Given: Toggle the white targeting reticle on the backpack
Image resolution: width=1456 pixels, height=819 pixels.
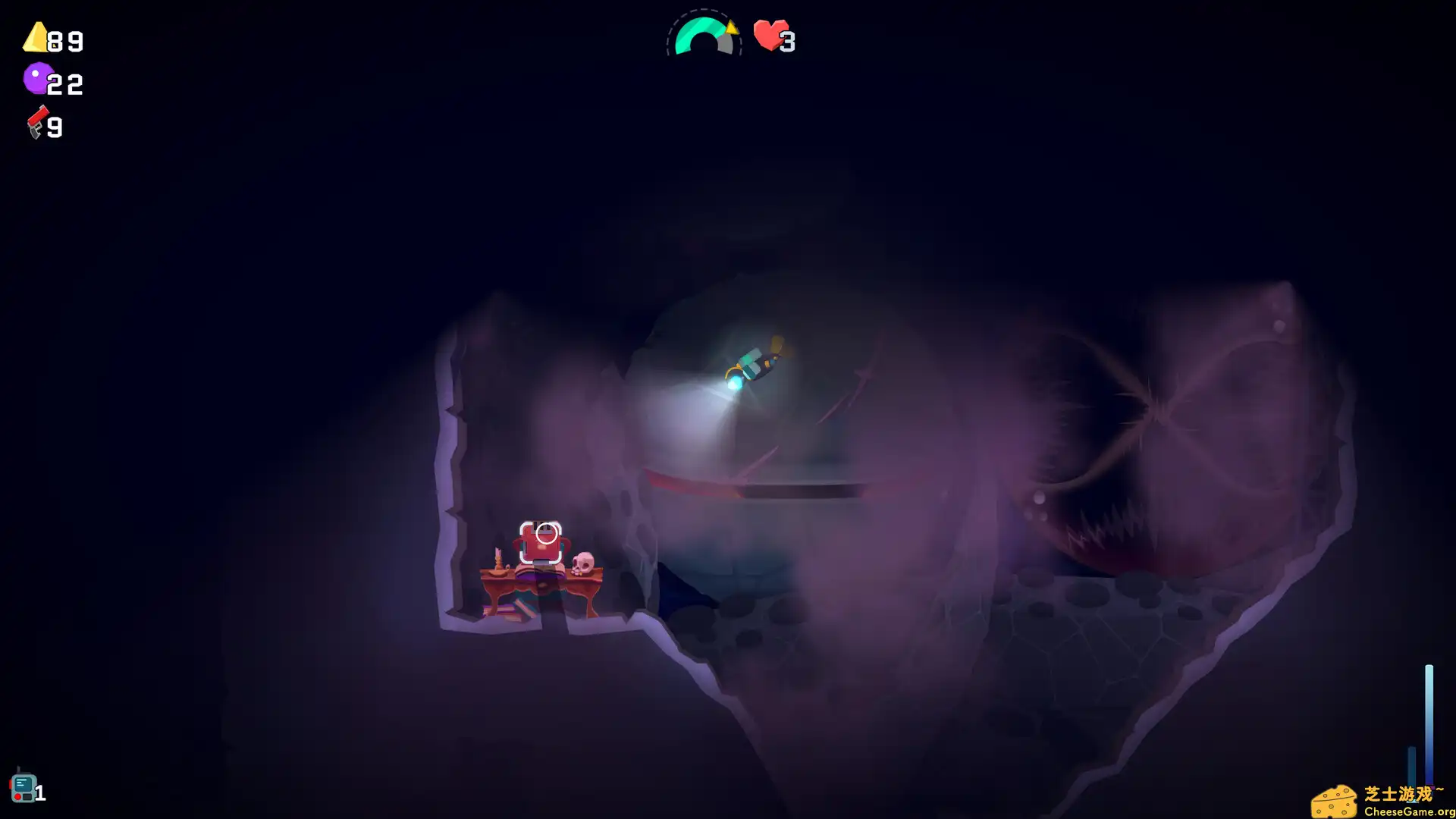Looking at the screenshot, I should (x=545, y=533).
